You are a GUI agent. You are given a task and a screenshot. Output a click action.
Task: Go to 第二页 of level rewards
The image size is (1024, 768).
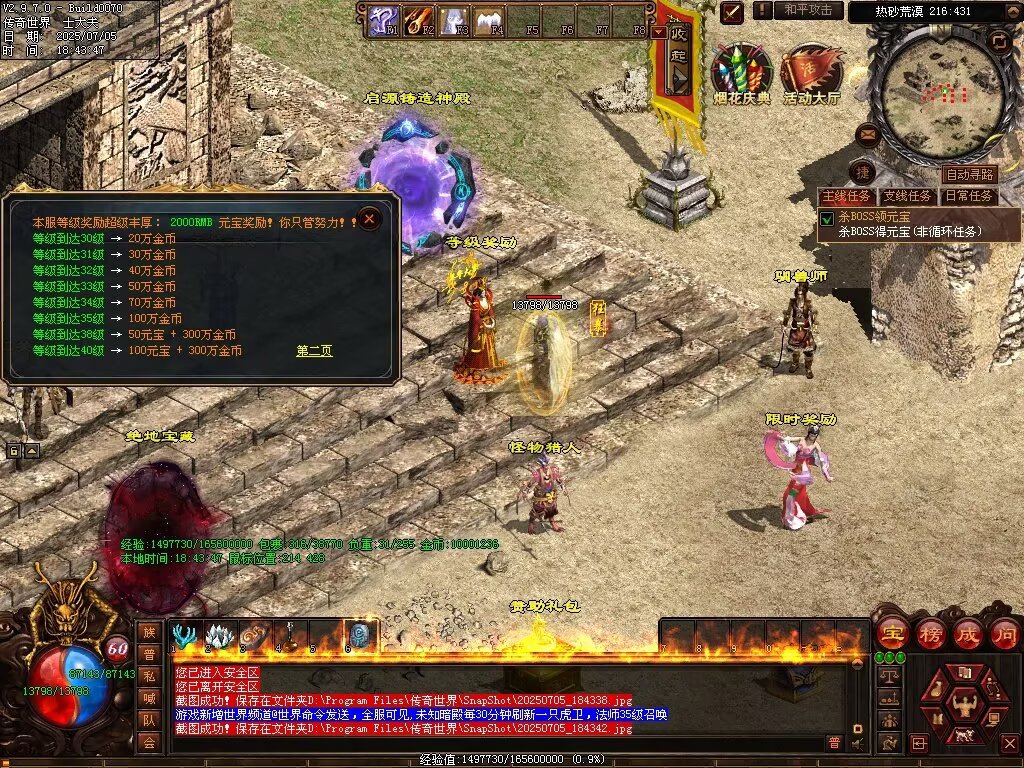coord(314,351)
